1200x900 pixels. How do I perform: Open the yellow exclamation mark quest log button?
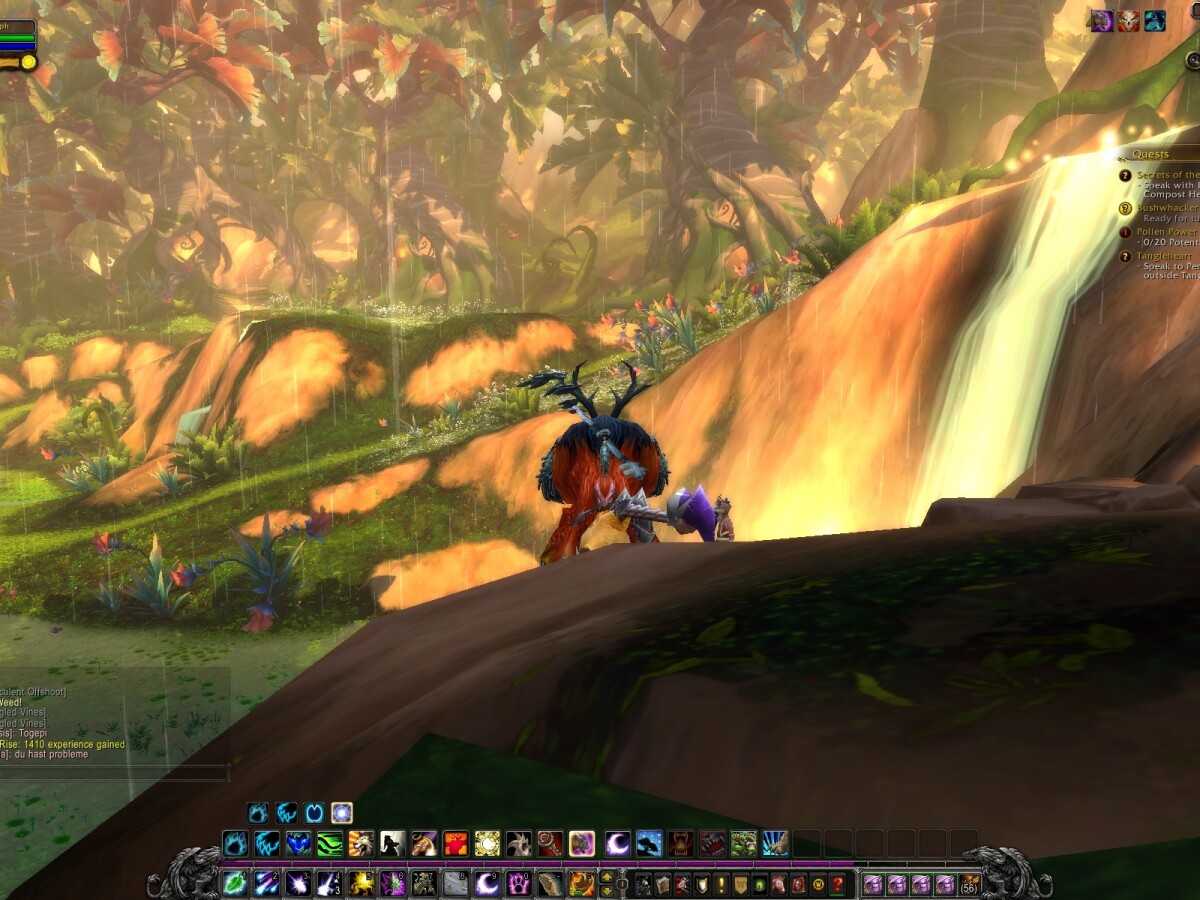[720, 885]
